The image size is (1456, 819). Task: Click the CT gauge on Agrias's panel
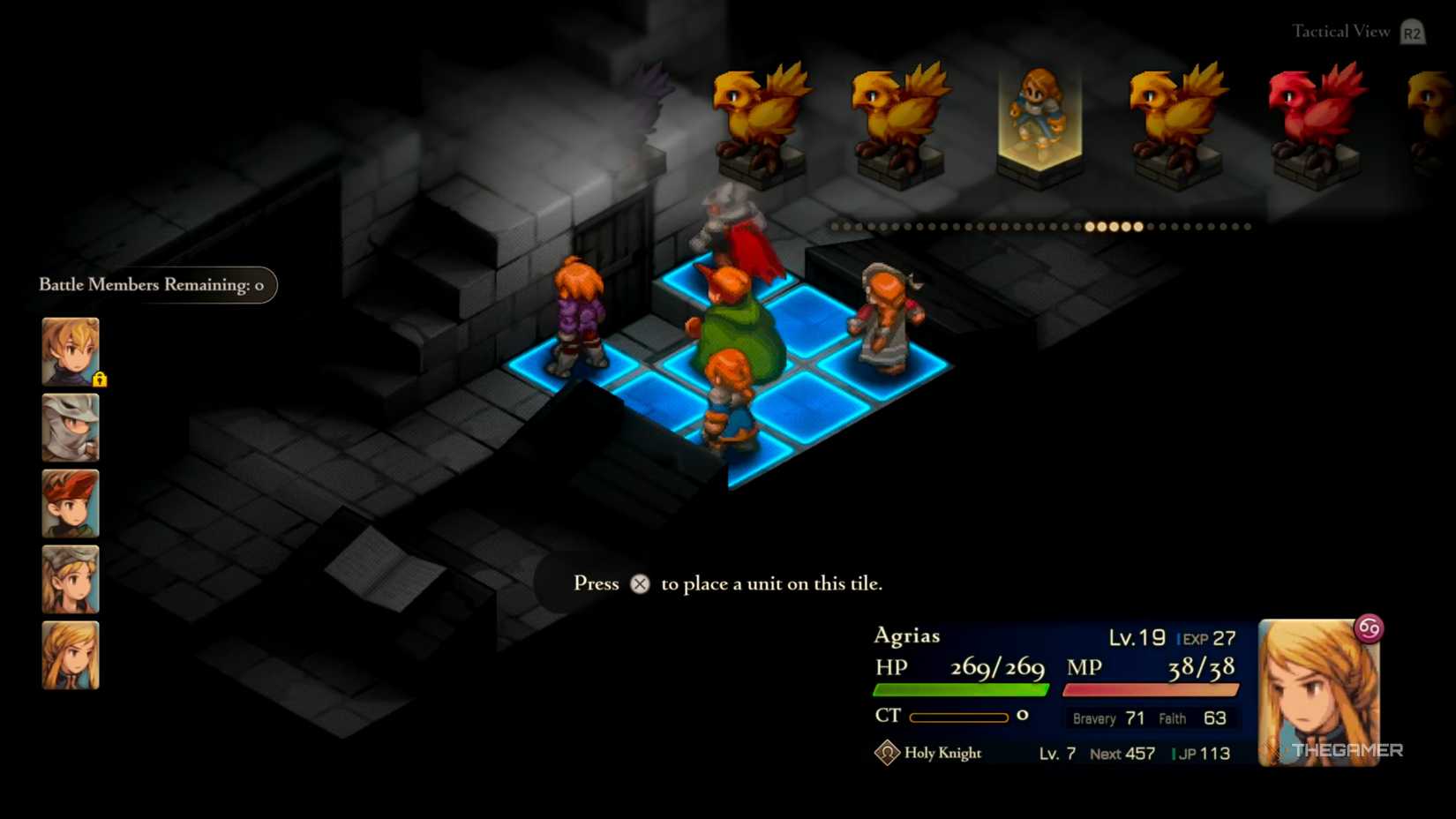[957, 717]
